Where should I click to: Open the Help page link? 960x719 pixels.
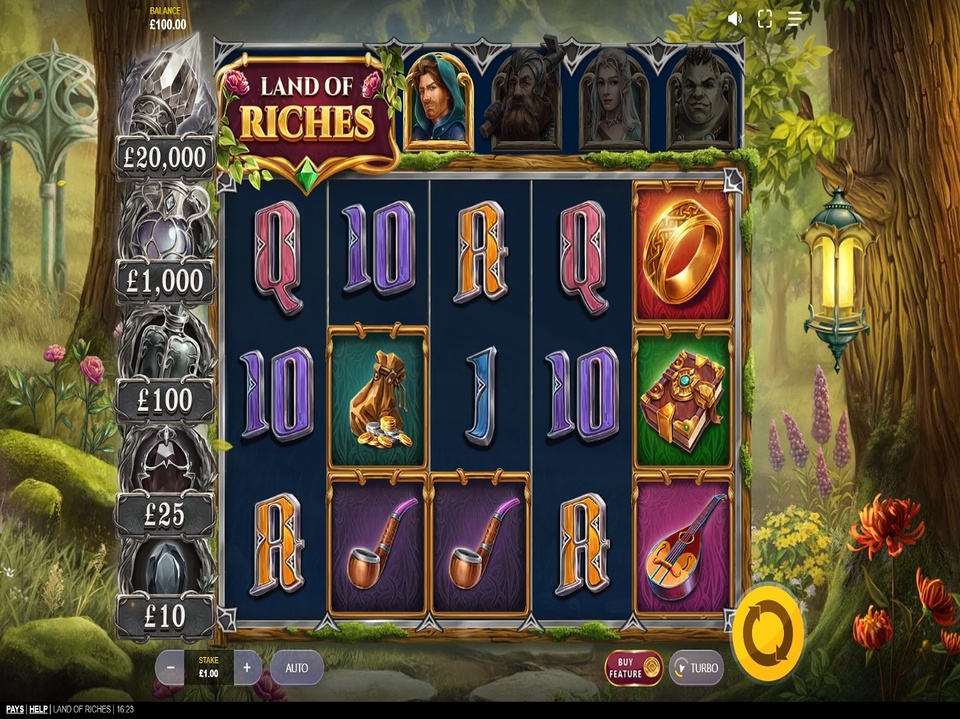click(38, 710)
